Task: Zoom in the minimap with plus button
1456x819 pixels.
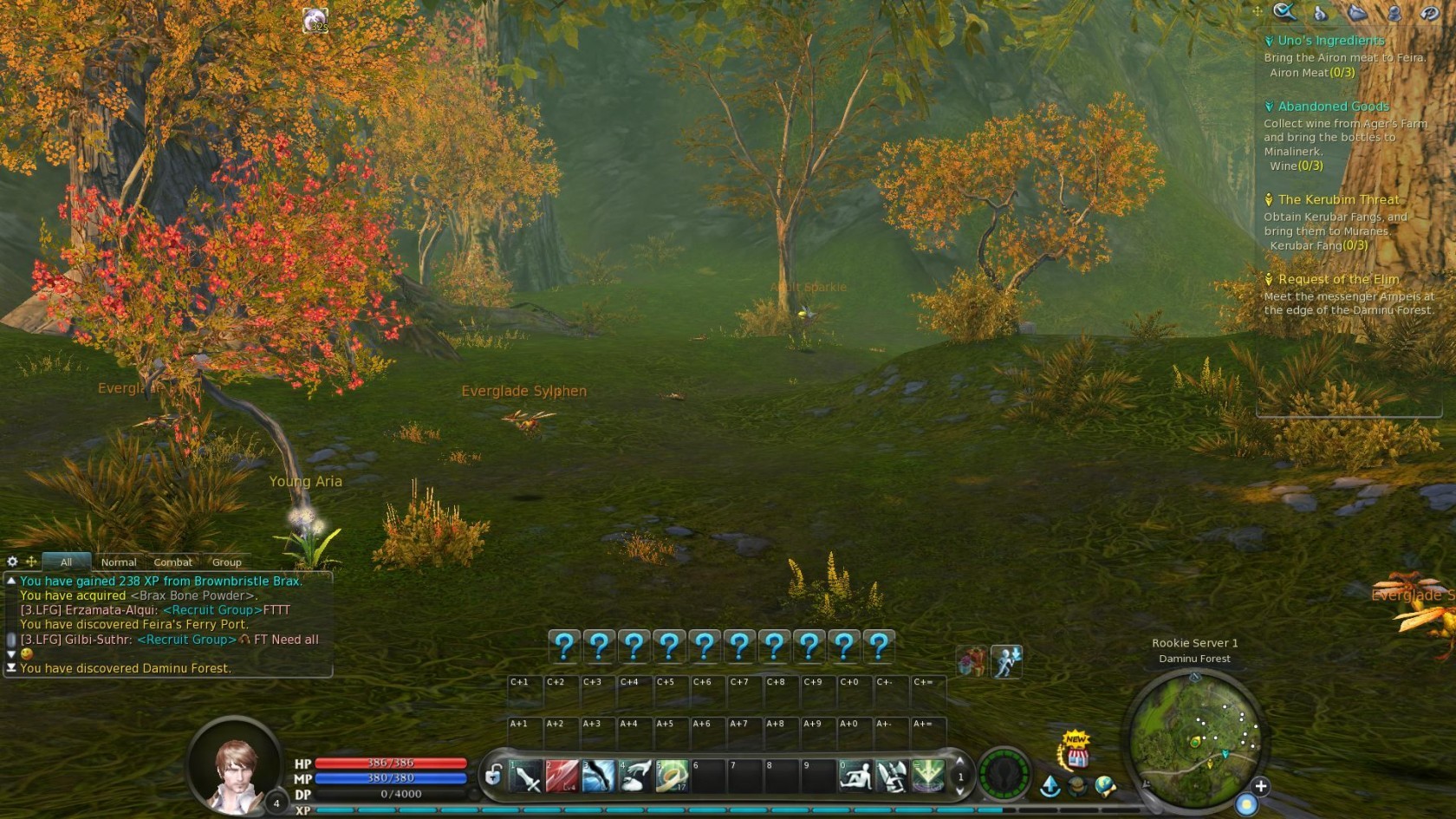Action: (x=1261, y=786)
